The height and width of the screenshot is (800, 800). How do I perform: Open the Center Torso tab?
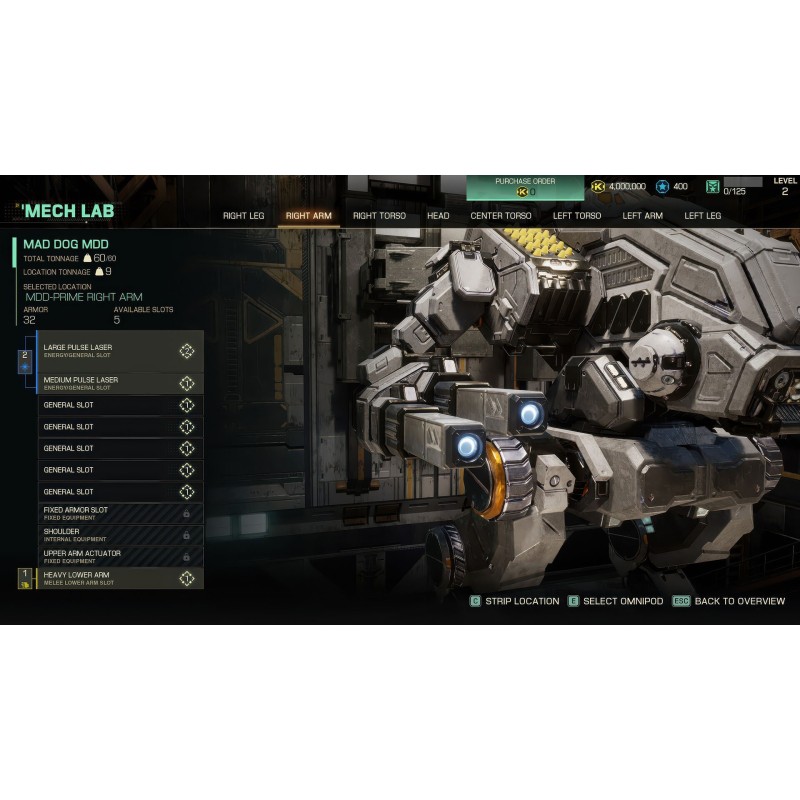click(501, 215)
